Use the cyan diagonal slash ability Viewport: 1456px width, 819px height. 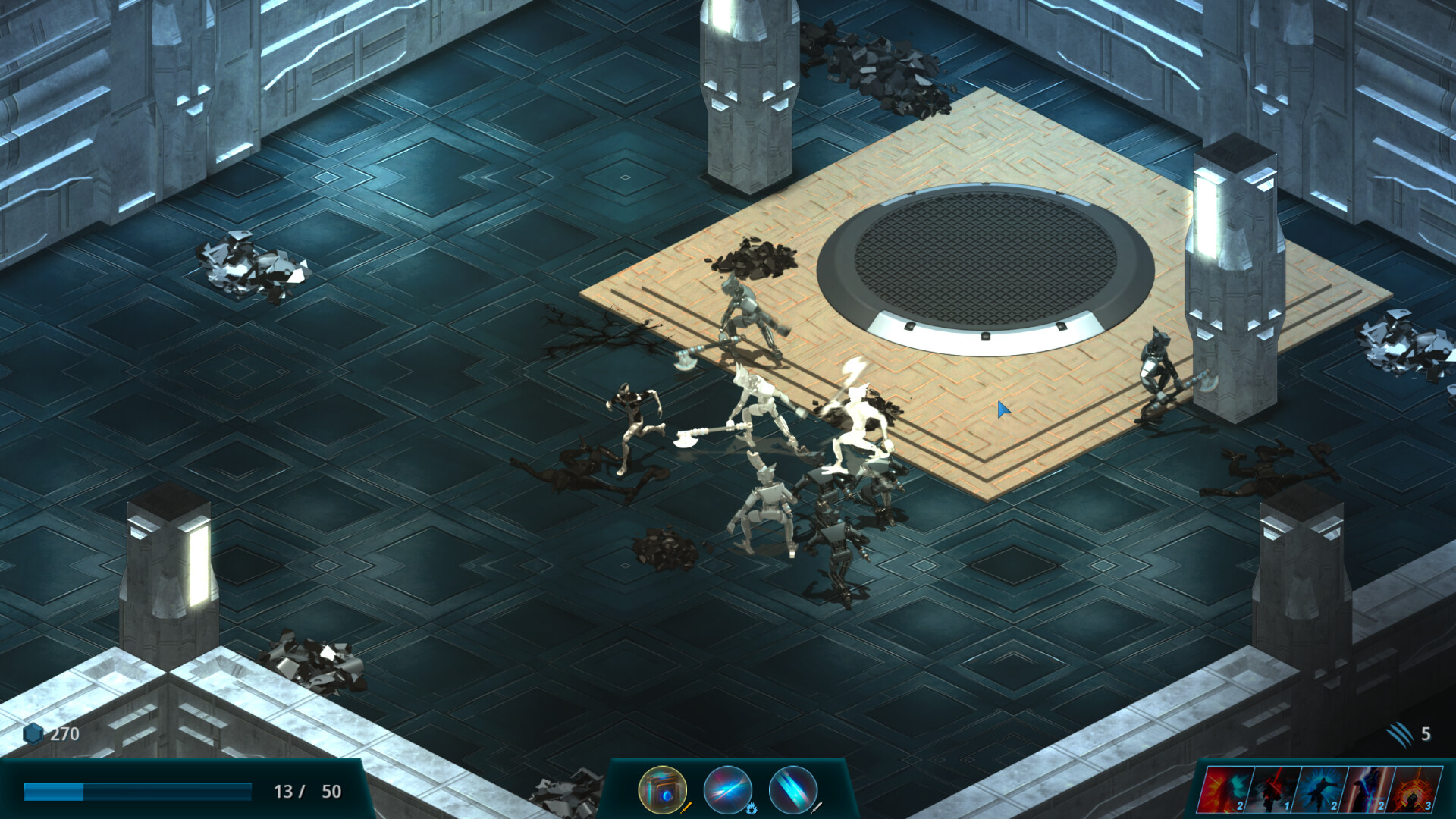[x=792, y=790]
